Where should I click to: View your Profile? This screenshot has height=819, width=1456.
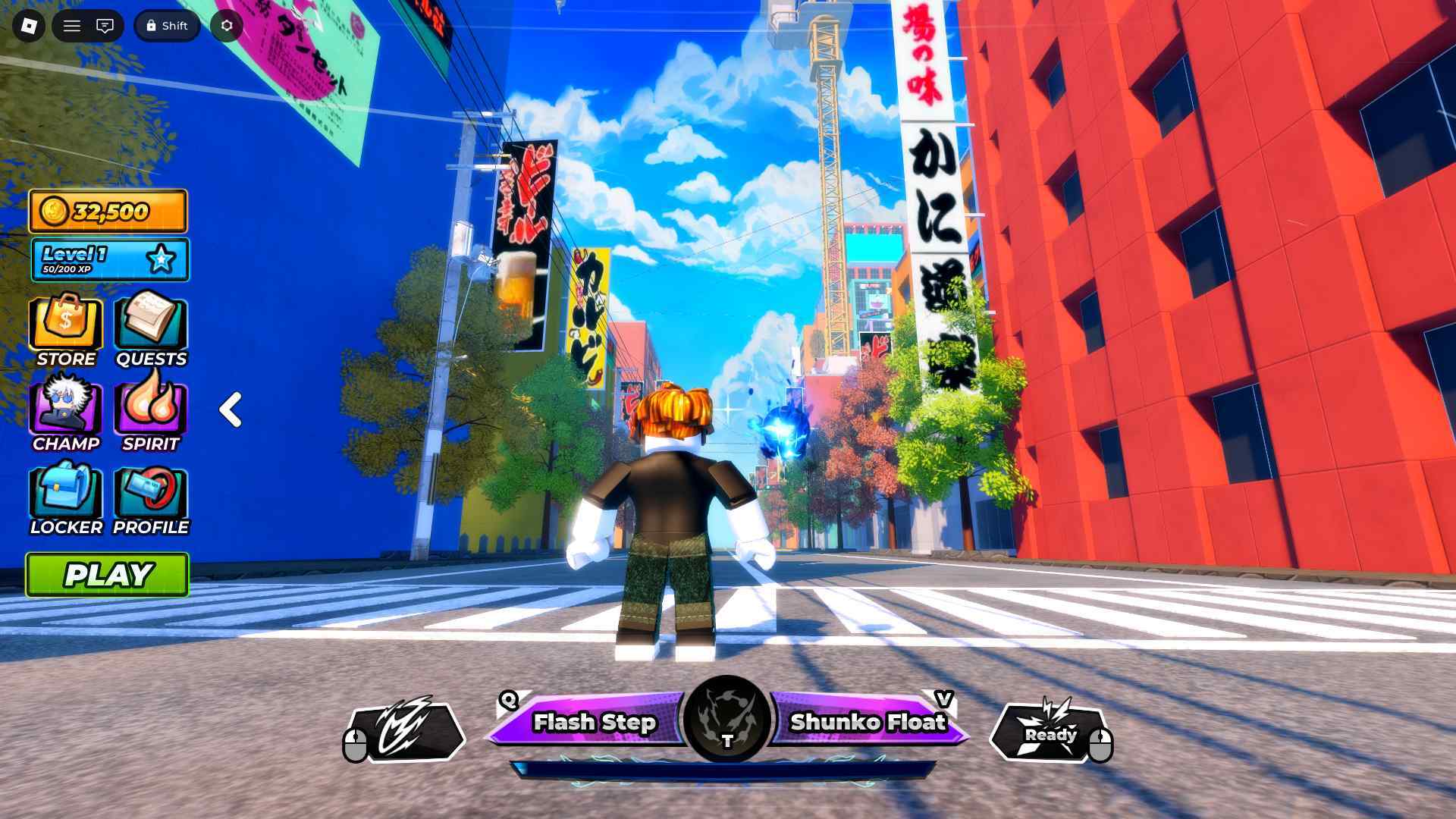150,497
